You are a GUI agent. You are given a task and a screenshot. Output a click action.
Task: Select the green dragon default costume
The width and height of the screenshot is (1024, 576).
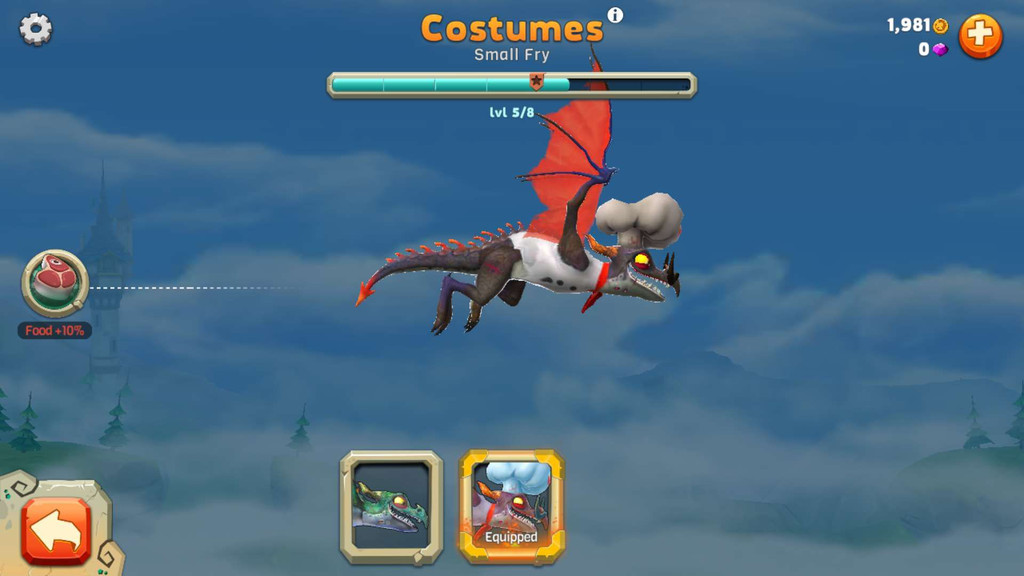[x=391, y=507]
